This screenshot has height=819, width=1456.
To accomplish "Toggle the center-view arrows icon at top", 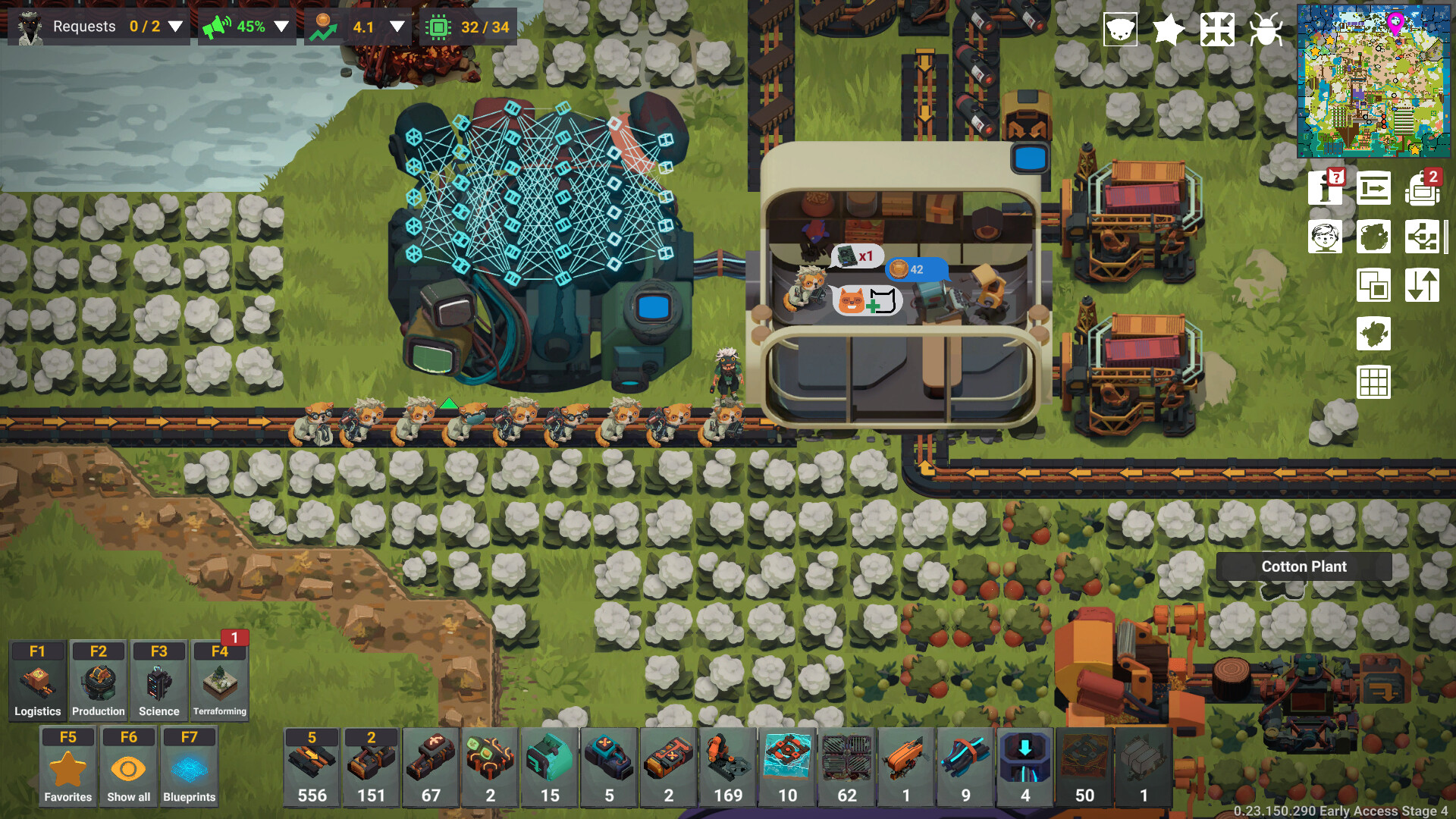I will [1218, 28].
